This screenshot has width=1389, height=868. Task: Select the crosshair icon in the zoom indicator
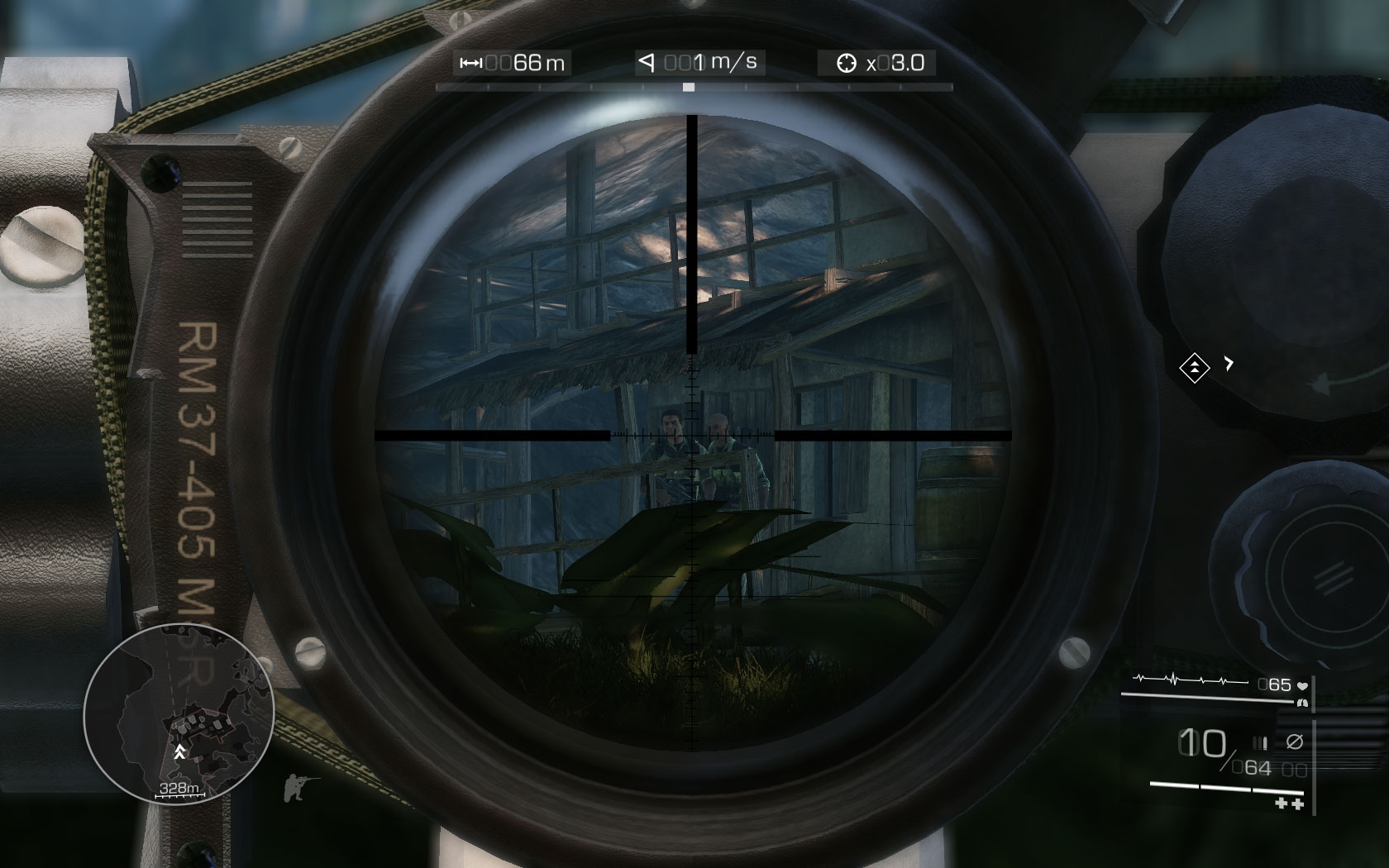click(x=846, y=62)
